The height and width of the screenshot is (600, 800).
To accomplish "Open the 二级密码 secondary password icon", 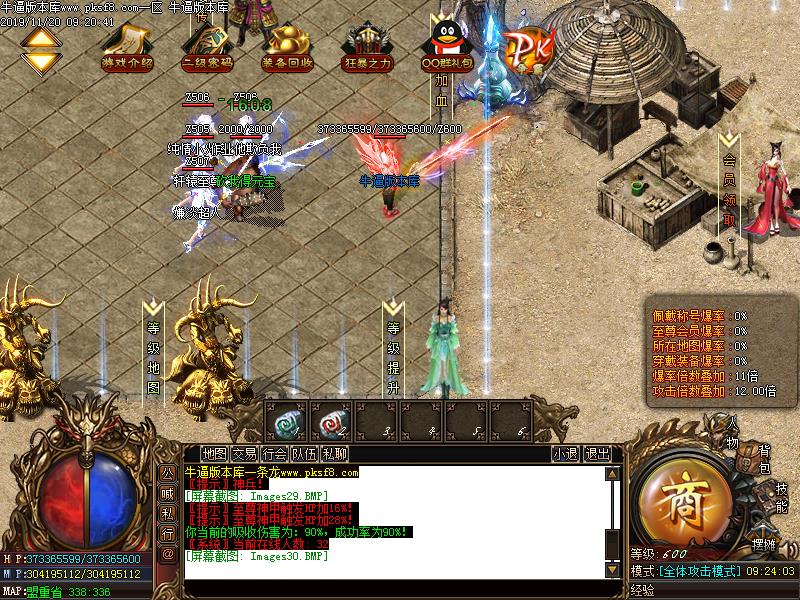I will tap(208, 45).
